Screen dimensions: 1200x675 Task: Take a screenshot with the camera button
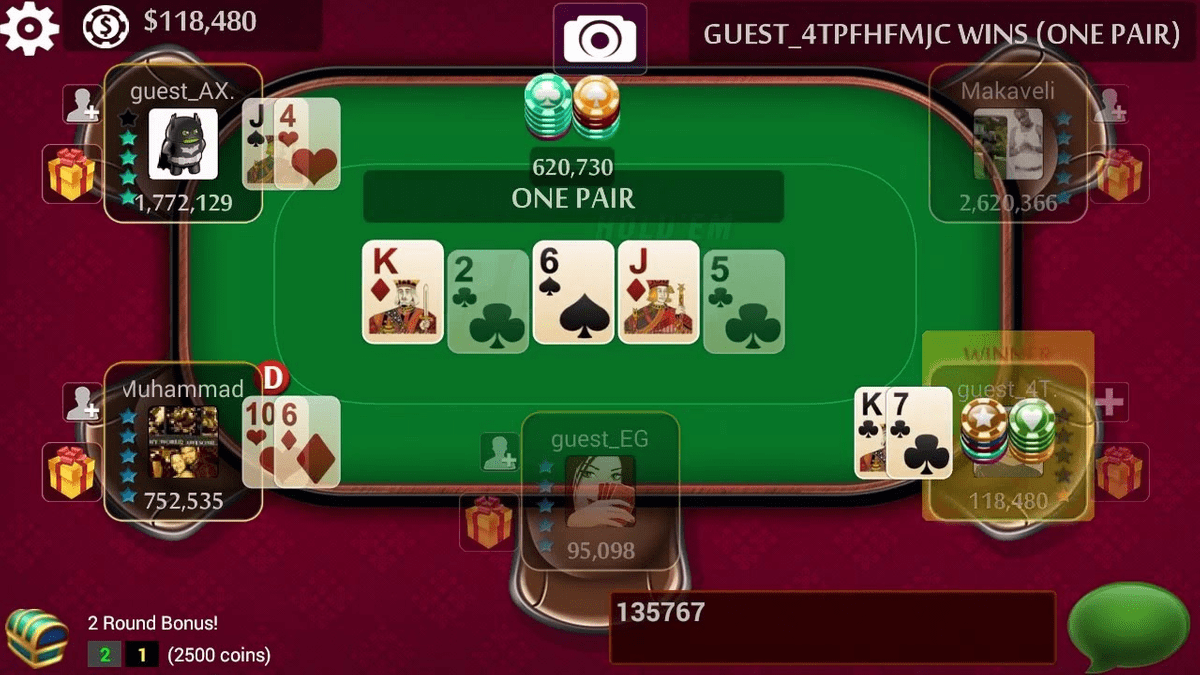[x=599, y=39]
